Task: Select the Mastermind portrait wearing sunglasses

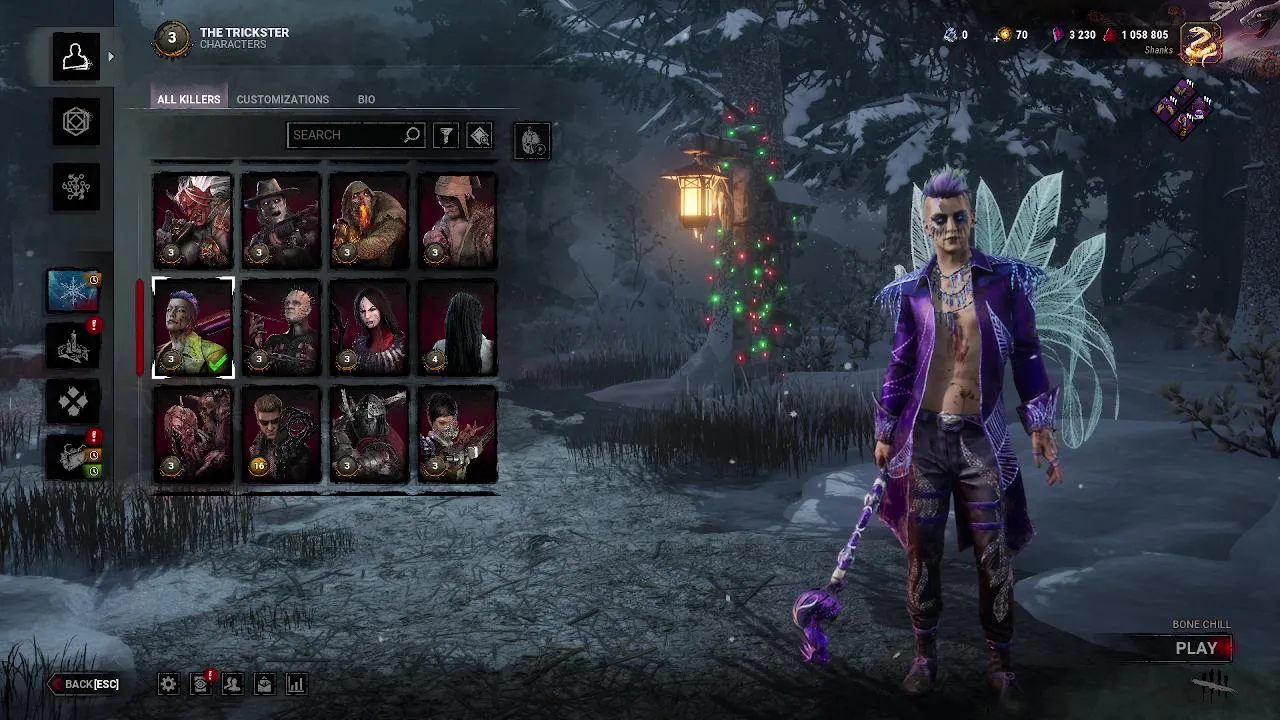Action: point(281,435)
